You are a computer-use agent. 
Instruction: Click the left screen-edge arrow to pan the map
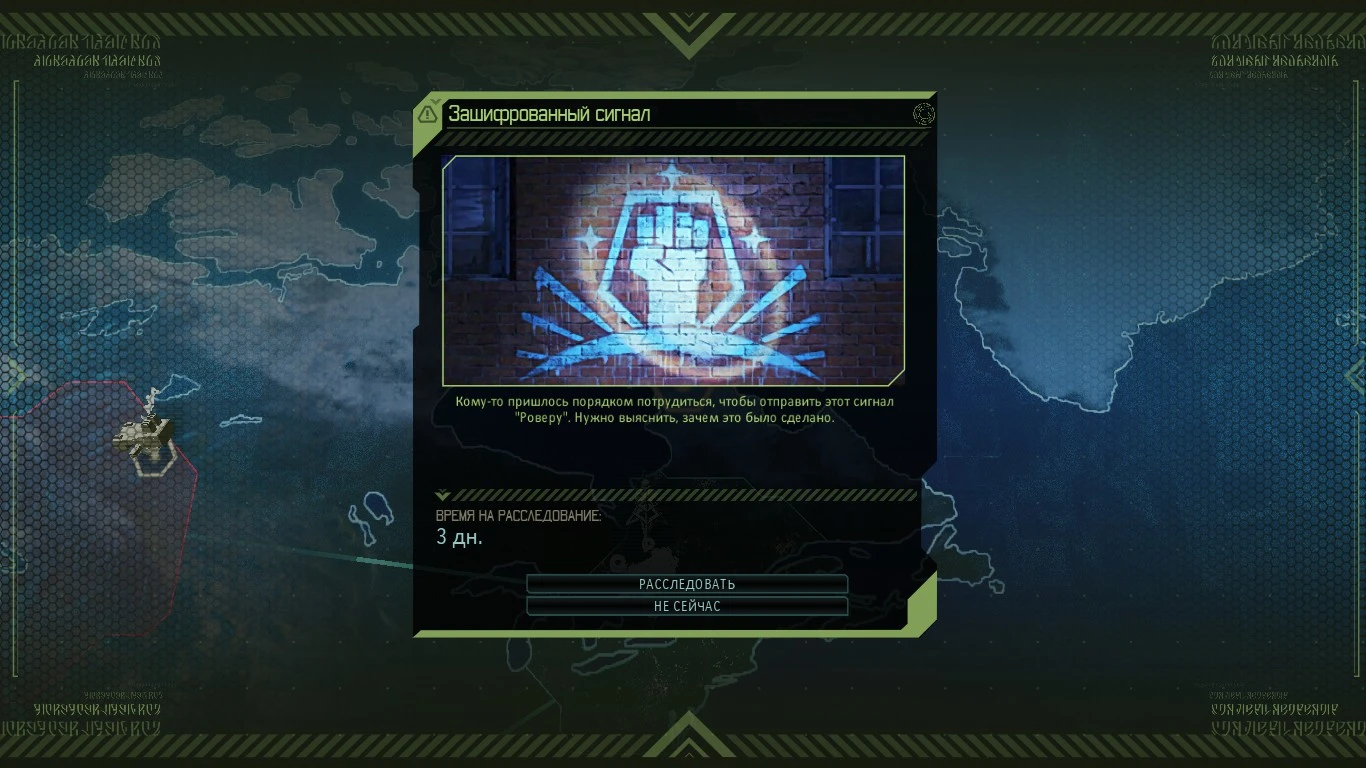(14, 375)
